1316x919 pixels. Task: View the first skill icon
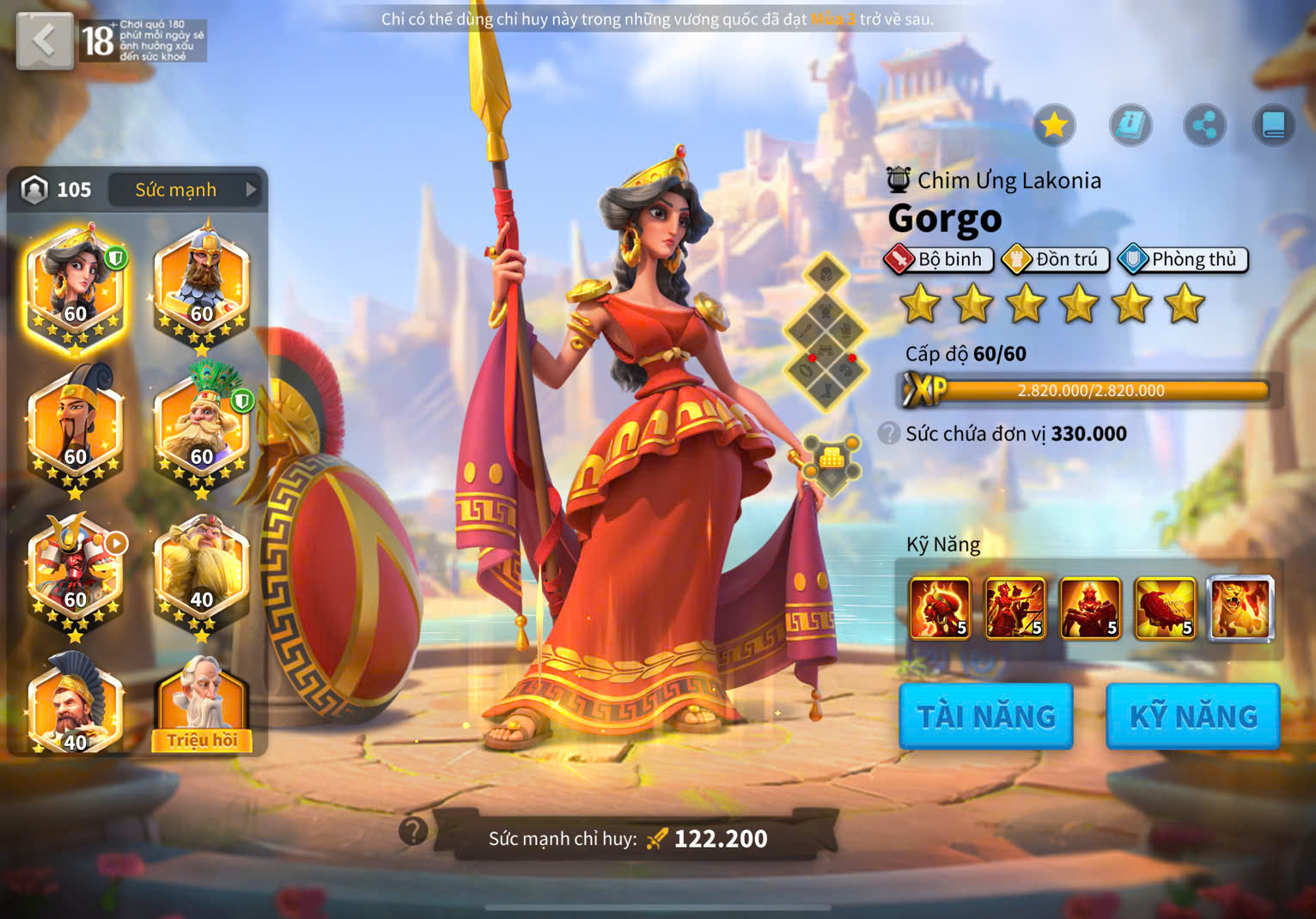[940, 609]
